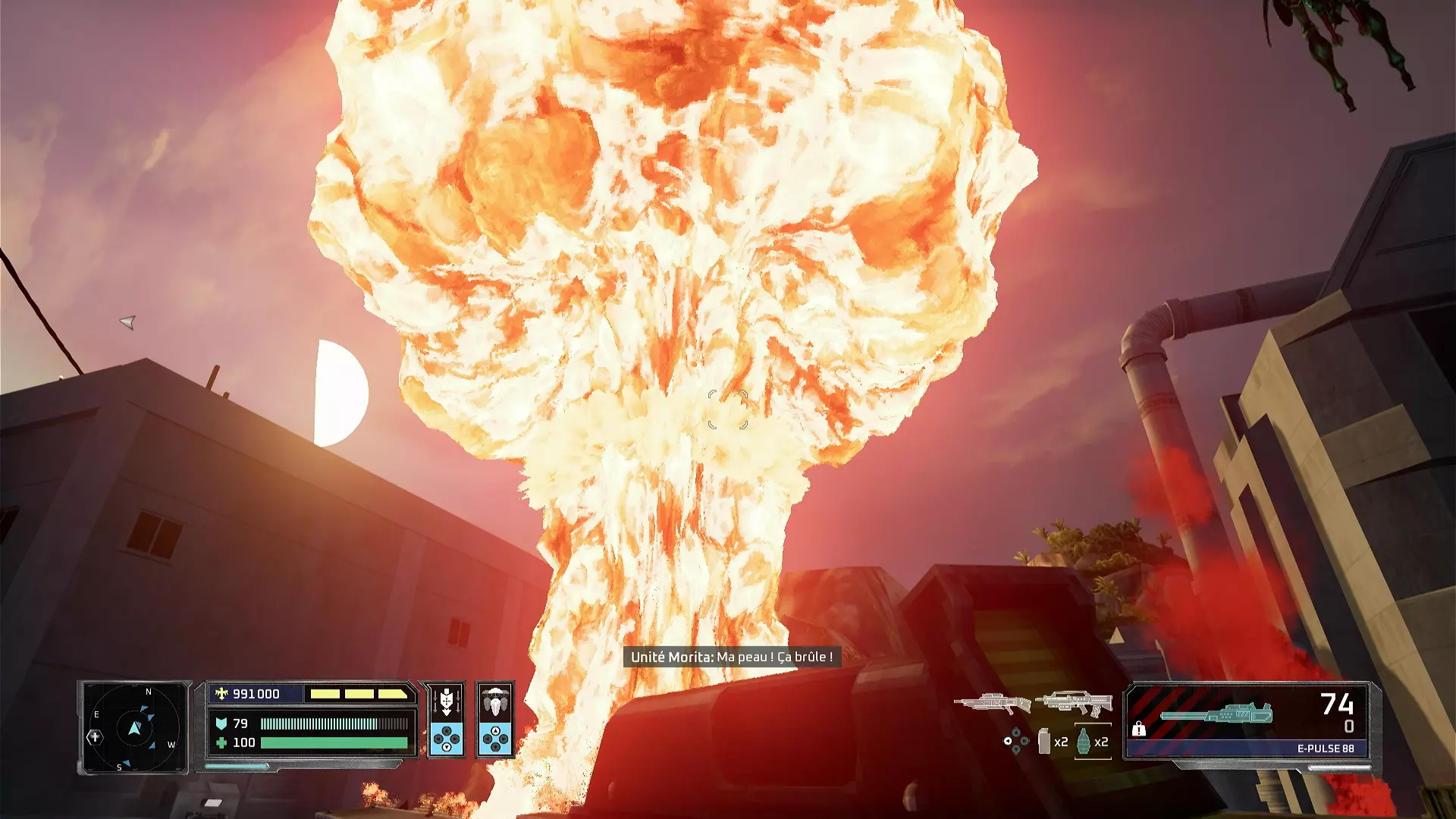The image size is (1456, 819).
Task: Select the highlighted frag grenade slot
Action: (1084, 741)
